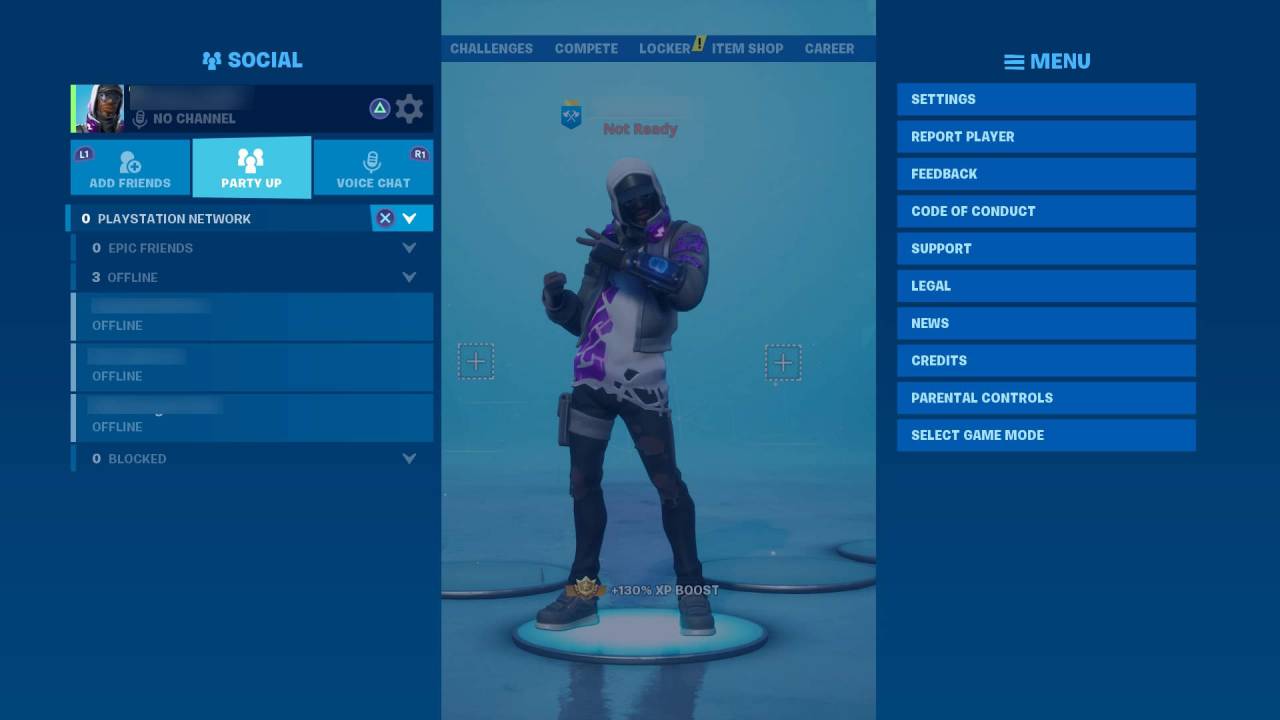
Task: Expand the Epic Friends section
Action: tap(409, 247)
